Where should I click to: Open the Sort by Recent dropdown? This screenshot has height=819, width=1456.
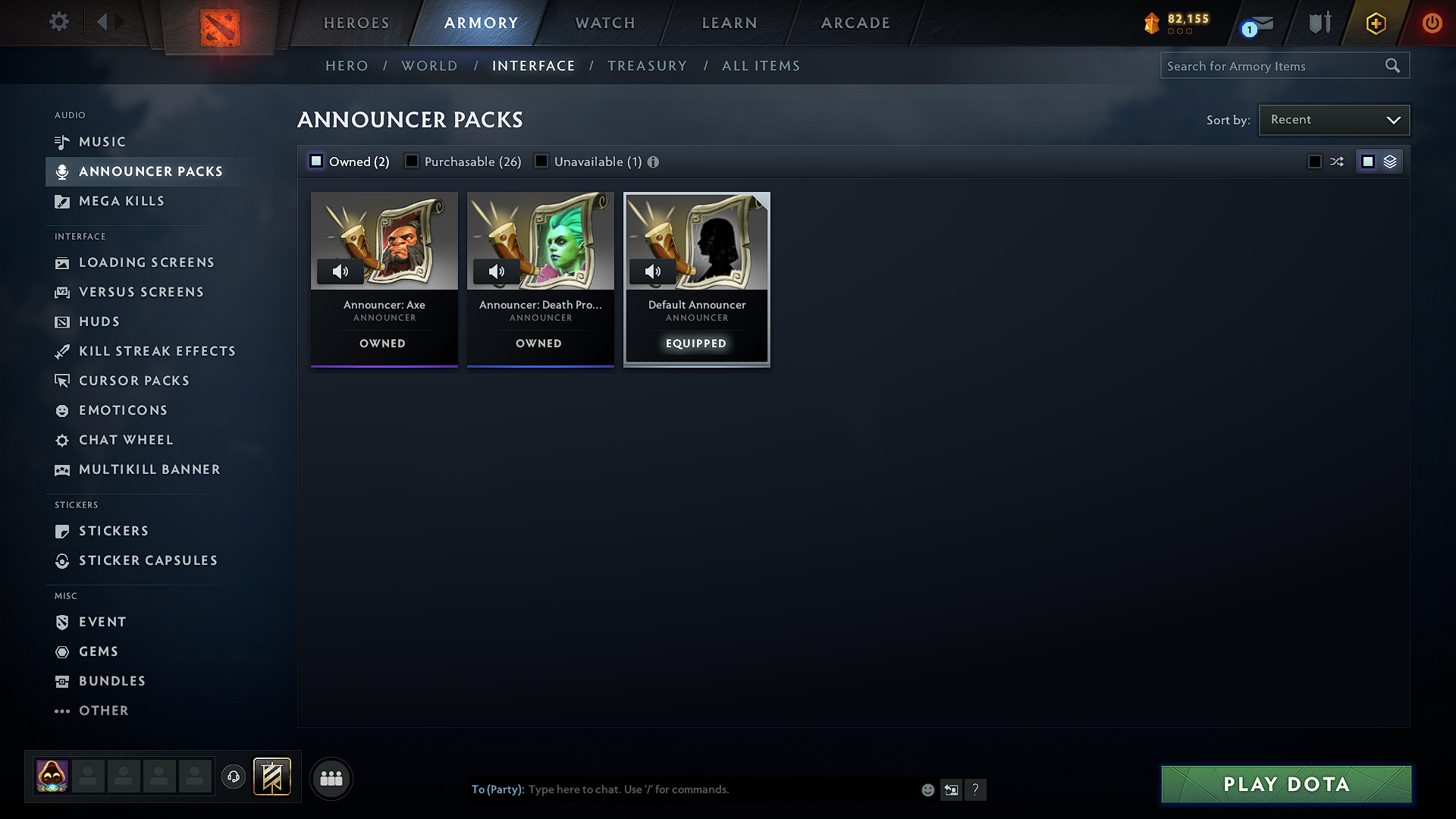(1333, 119)
